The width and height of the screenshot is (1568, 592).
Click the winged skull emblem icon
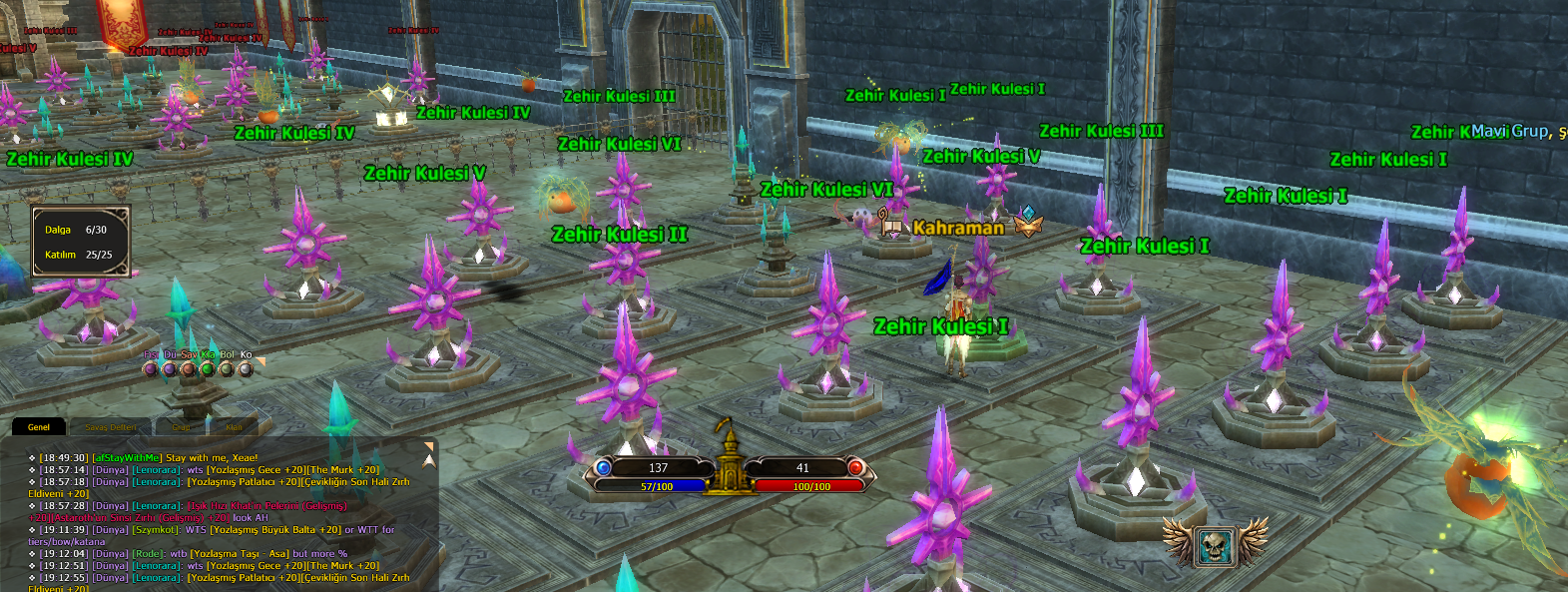1215,545
